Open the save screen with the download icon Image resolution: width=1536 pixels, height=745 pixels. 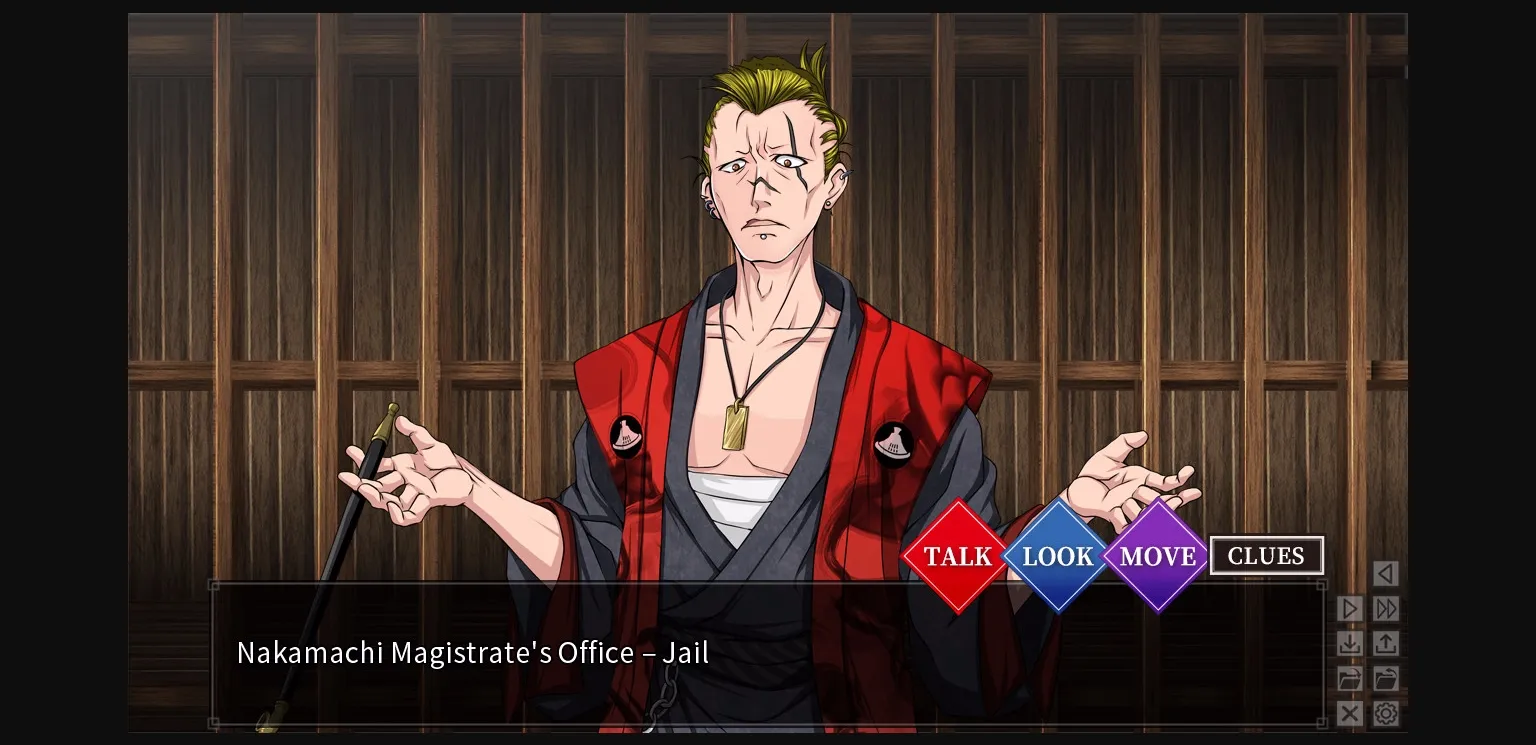[1349, 643]
